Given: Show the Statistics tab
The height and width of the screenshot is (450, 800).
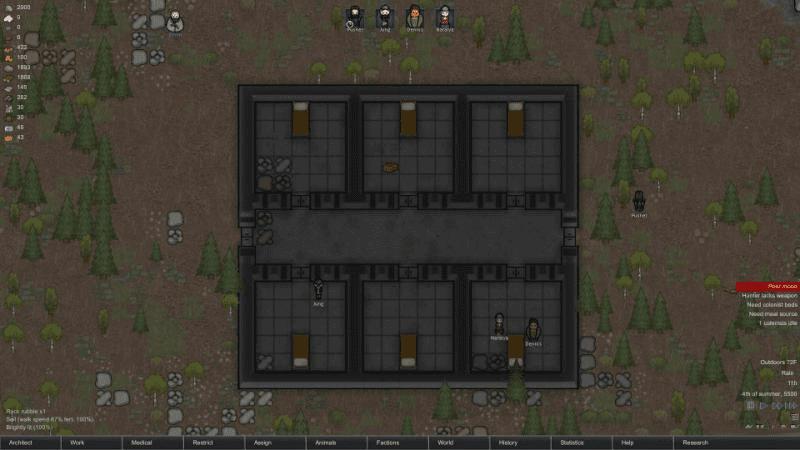Looking at the screenshot, I should (x=581, y=442).
